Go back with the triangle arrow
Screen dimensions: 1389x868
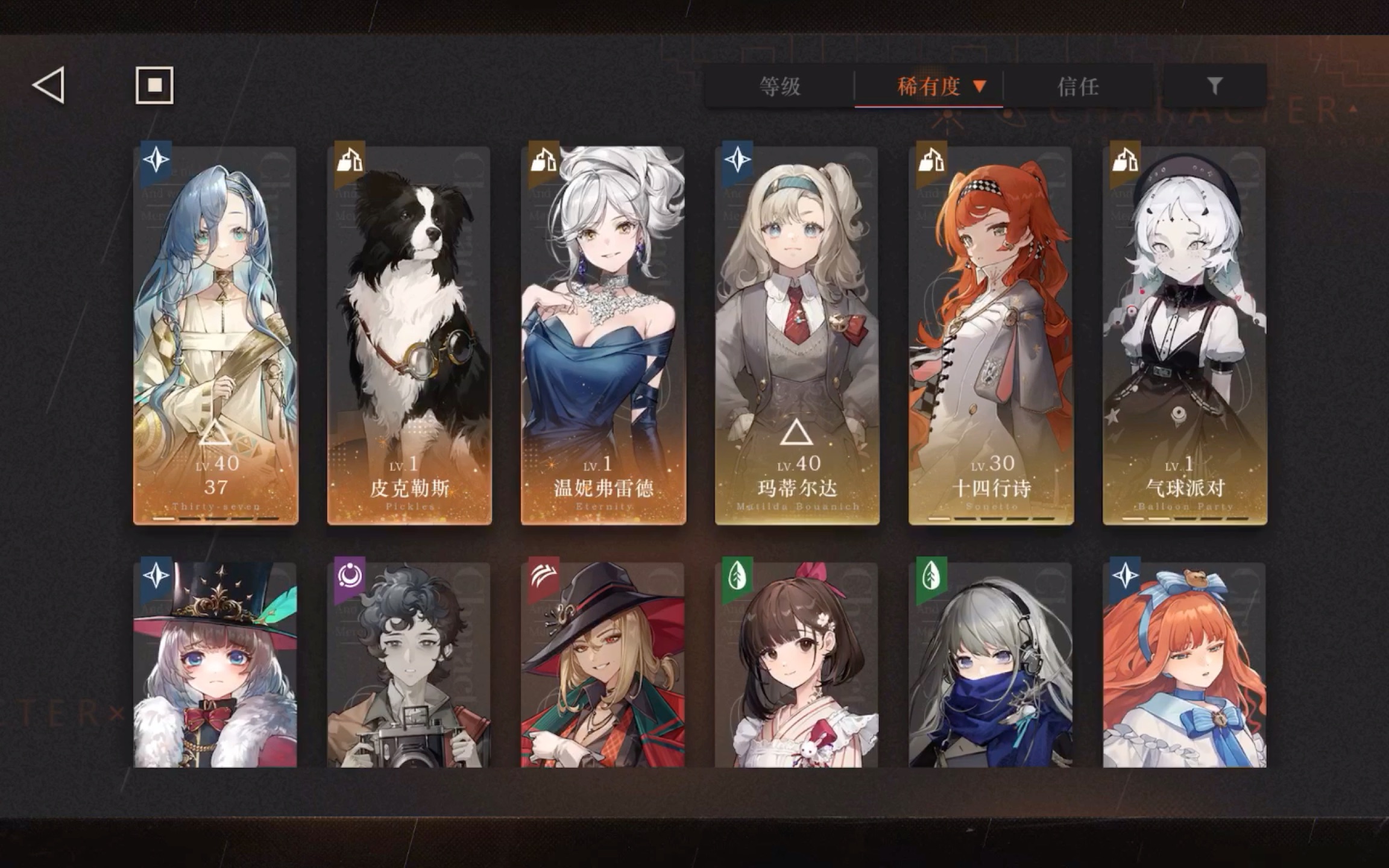pos(49,86)
